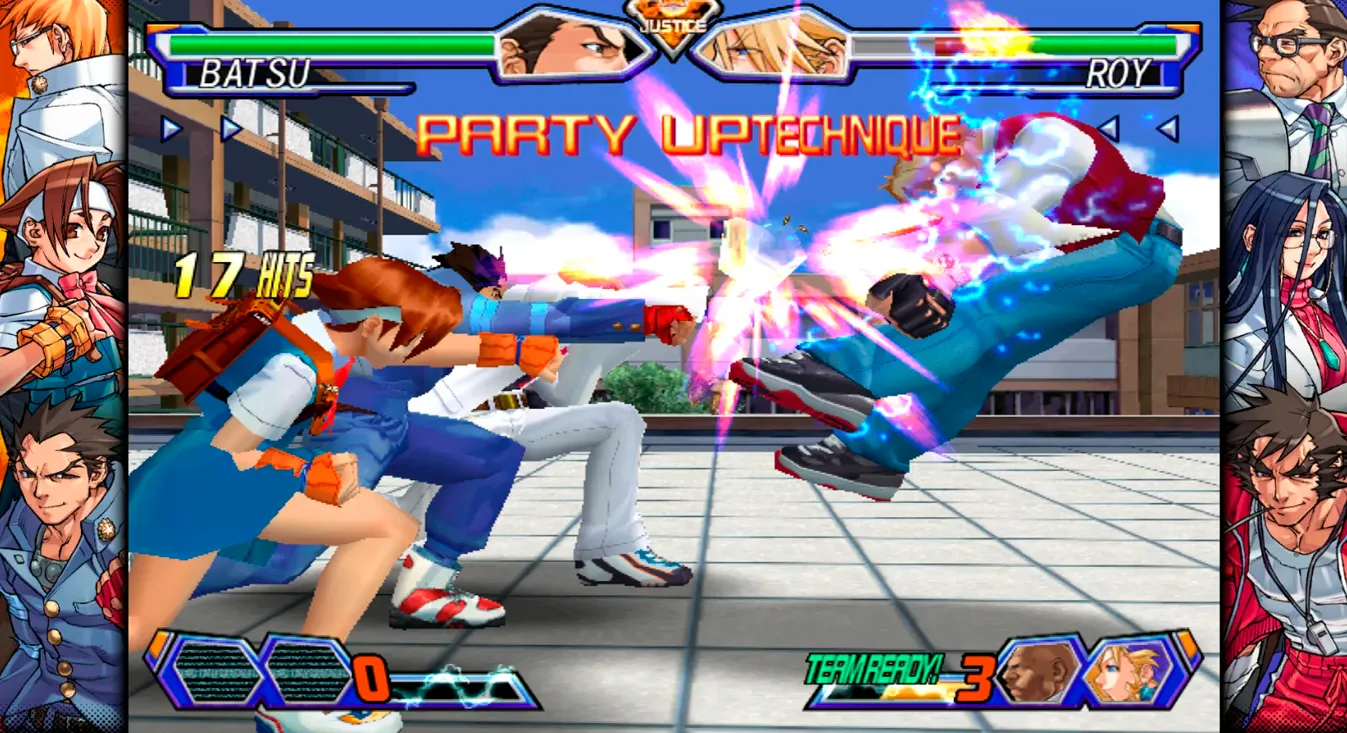Click the Justice emblem between the health bars
1347x733 pixels.
(x=672, y=22)
